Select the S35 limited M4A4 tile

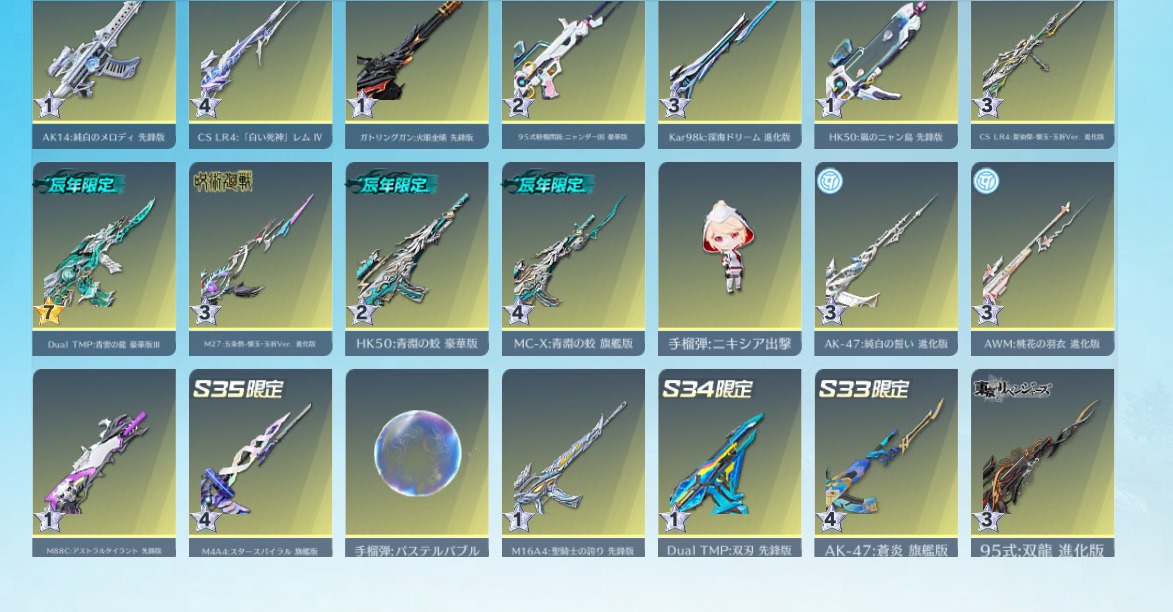260,460
